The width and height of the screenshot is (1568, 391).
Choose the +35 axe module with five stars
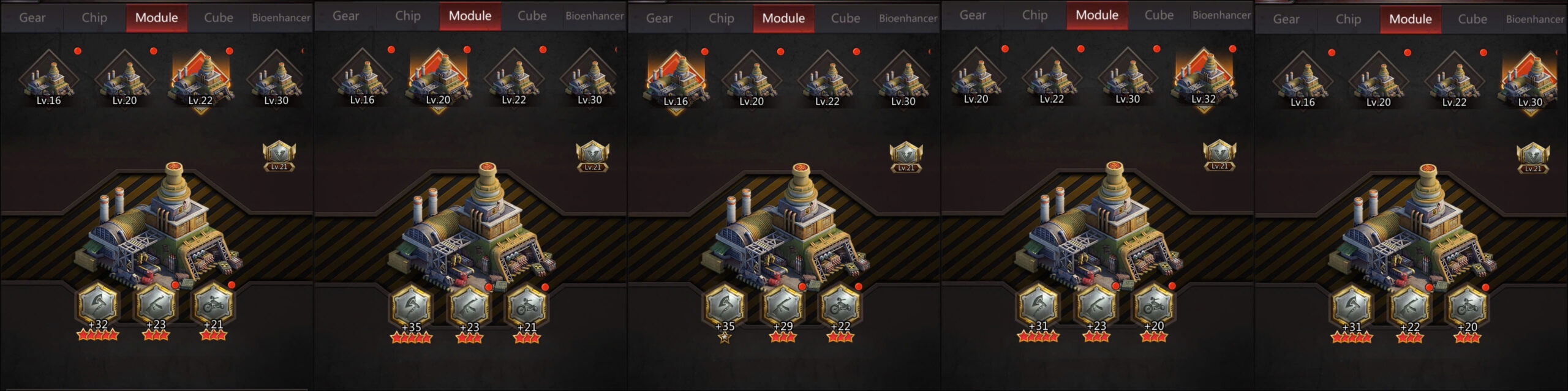[412, 306]
